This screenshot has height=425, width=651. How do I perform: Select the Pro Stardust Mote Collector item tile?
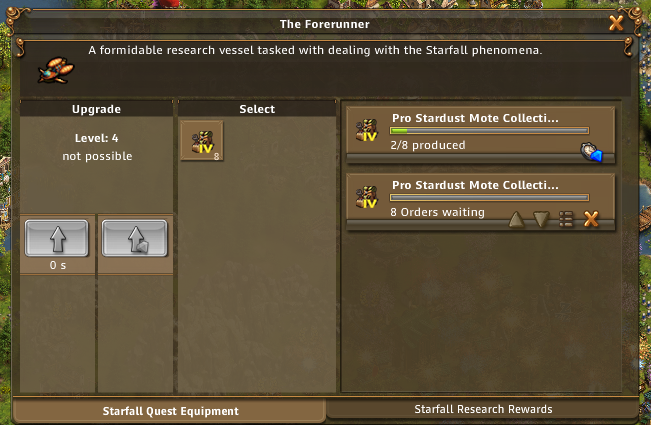pos(202,141)
